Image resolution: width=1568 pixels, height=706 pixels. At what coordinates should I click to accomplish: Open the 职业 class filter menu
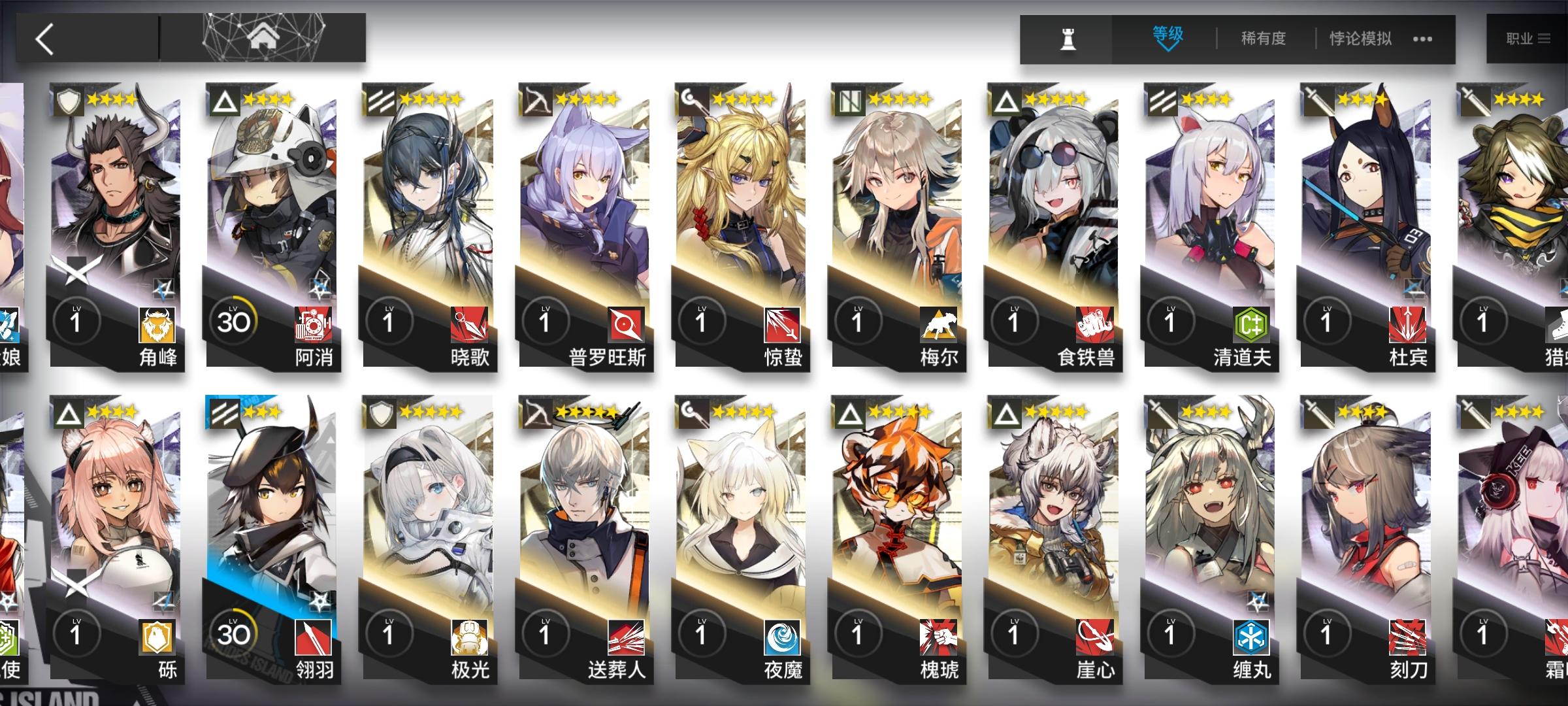1529,38
